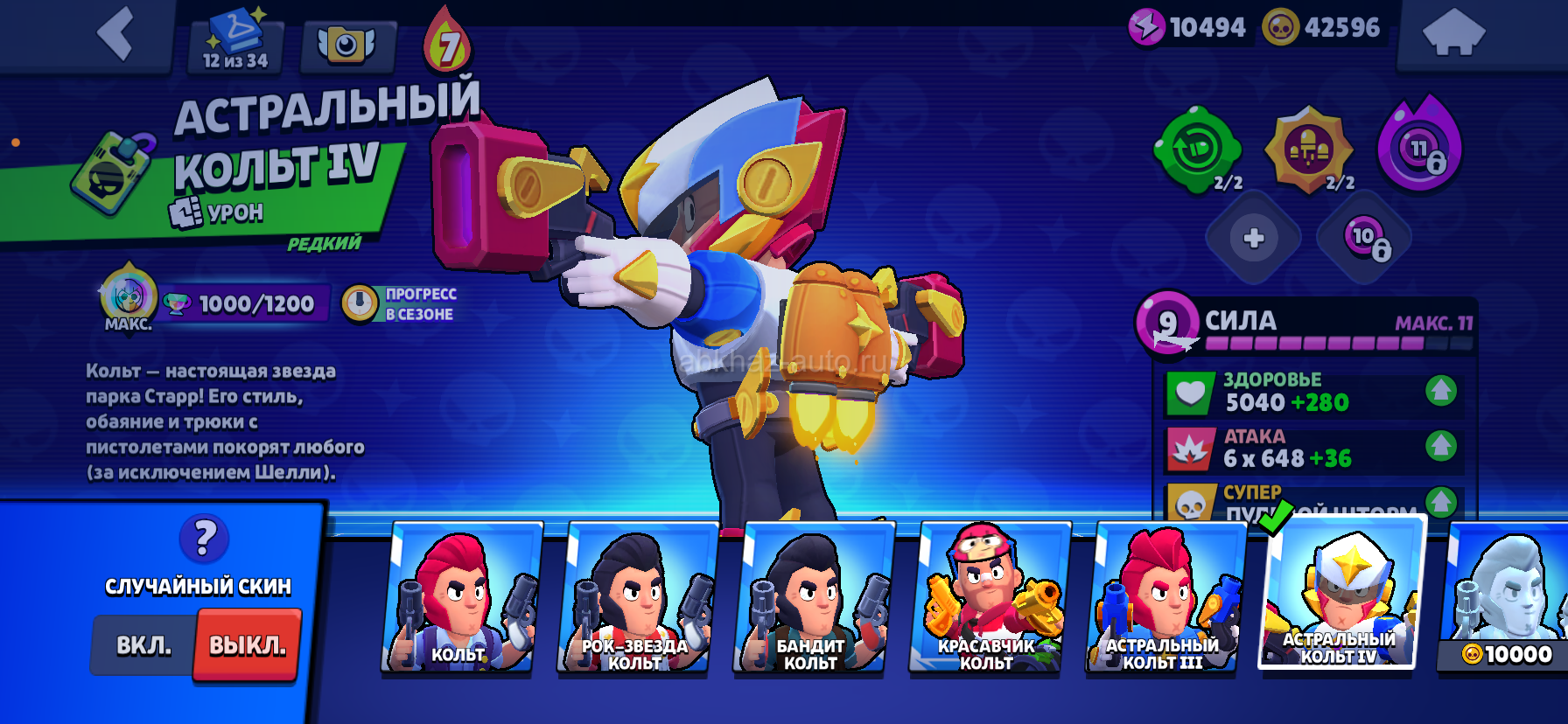Upgrade health with the green arrow
Image resolution: width=1568 pixels, height=724 pixels.
point(1440,391)
